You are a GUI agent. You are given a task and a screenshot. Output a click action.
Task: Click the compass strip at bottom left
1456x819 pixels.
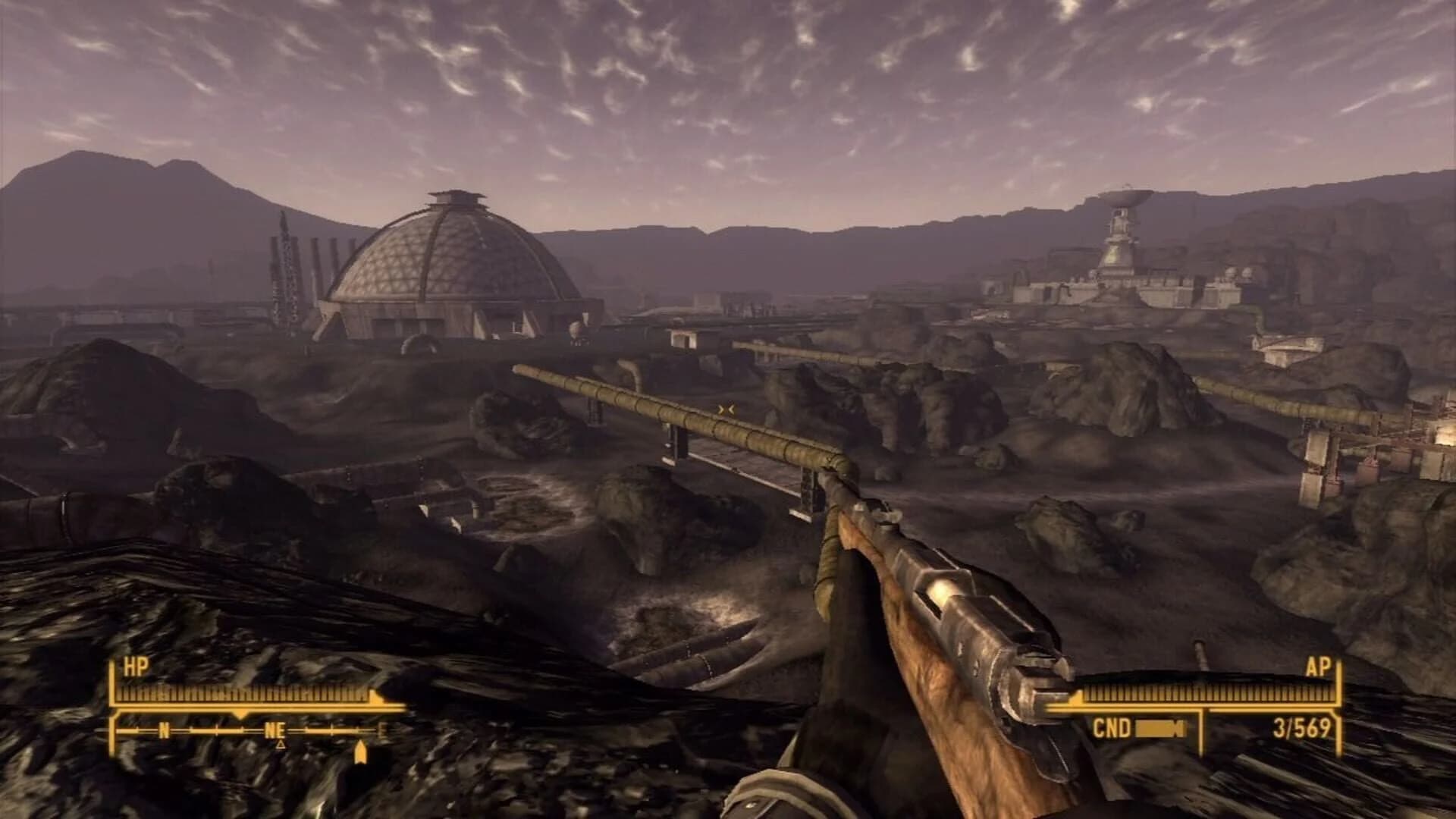250,732
